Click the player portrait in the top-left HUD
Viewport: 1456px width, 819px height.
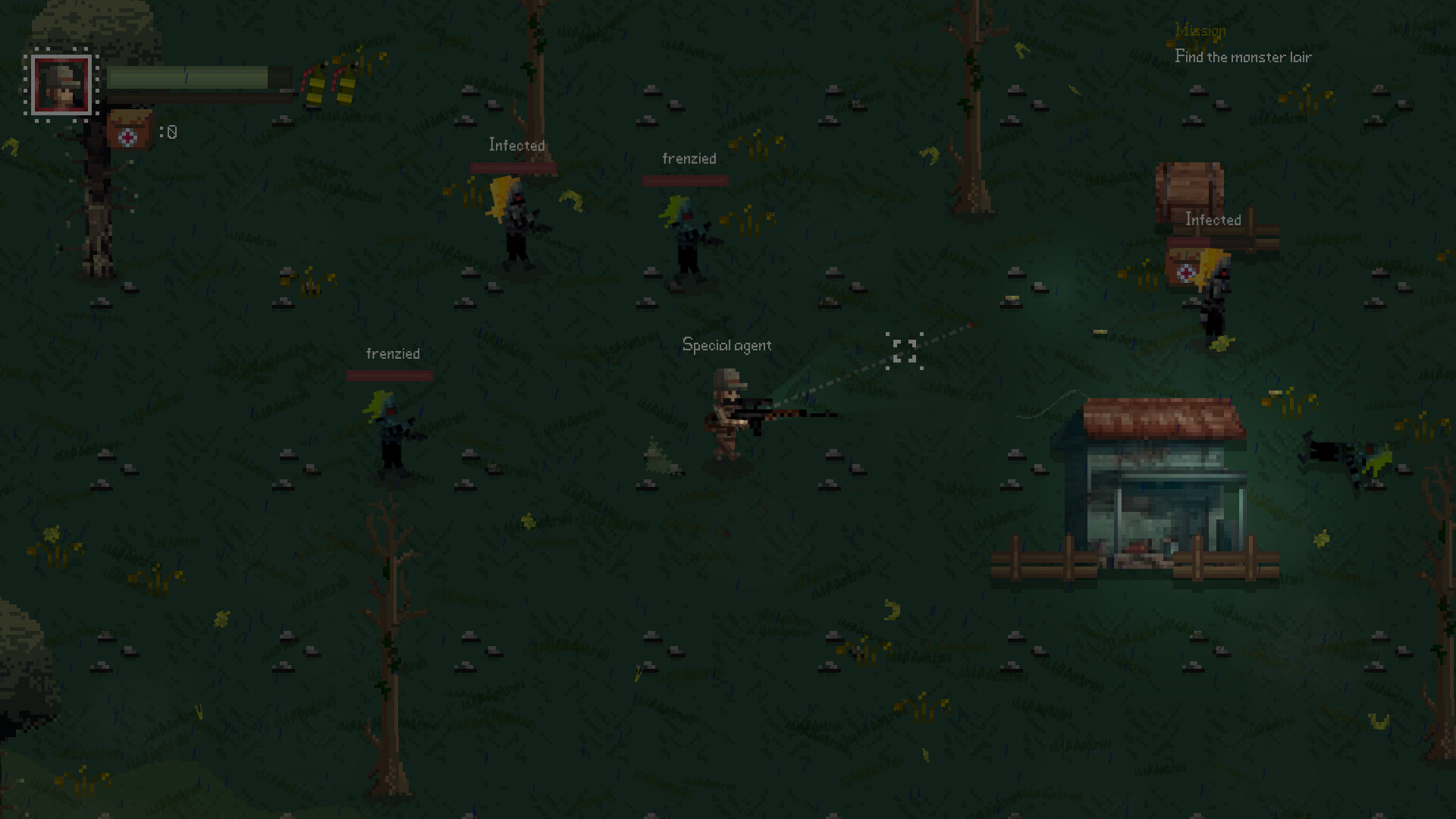tap(61, 83)
